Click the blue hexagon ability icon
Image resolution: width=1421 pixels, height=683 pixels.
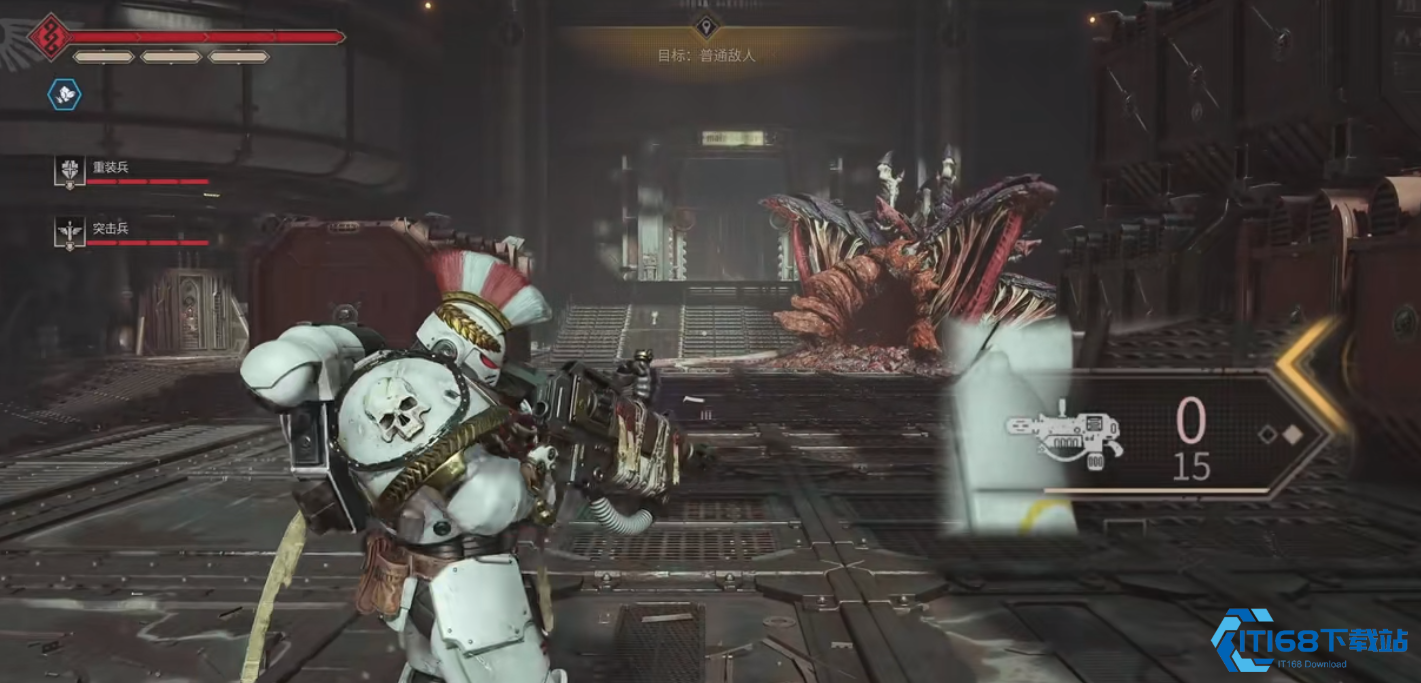[x=65, y=95]
